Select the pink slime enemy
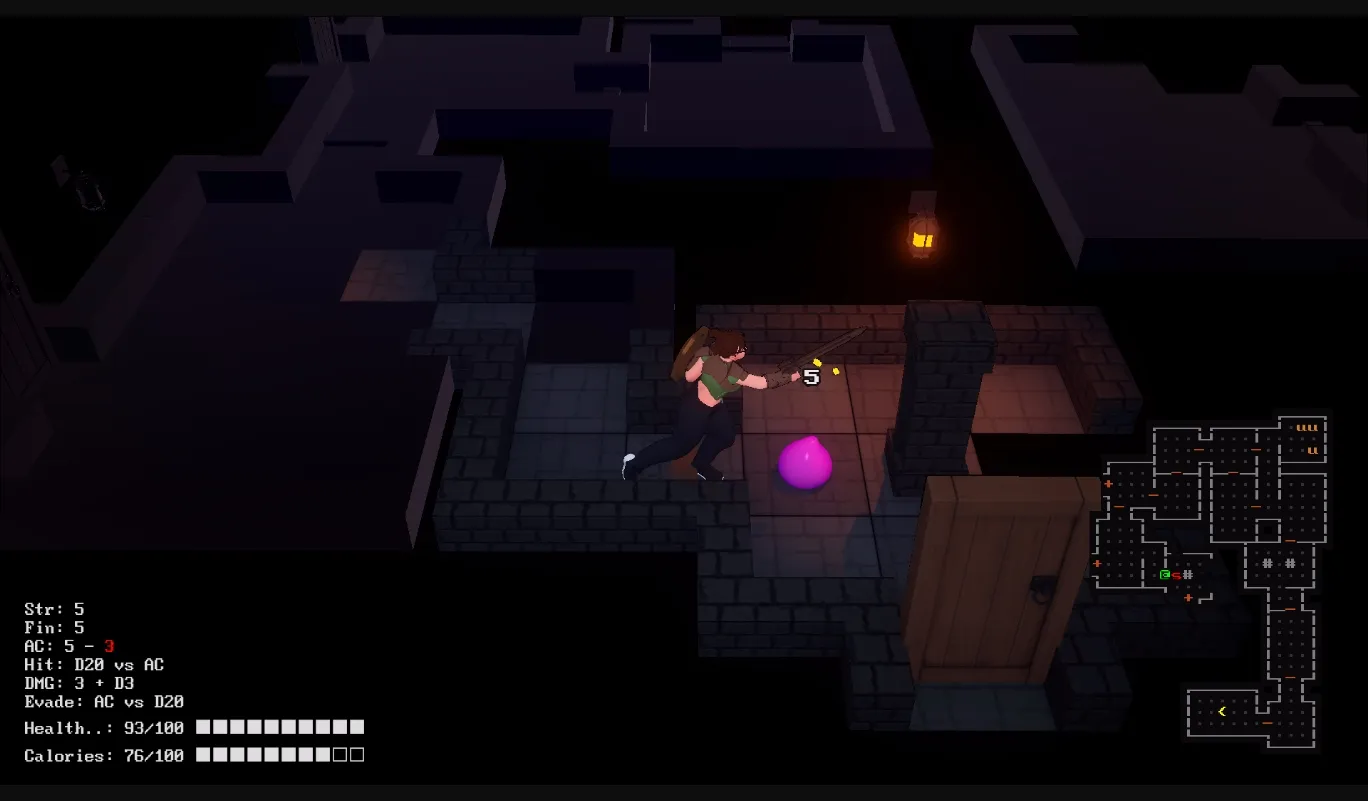Viewport: 1368px width, 801px height. point(806,465)
